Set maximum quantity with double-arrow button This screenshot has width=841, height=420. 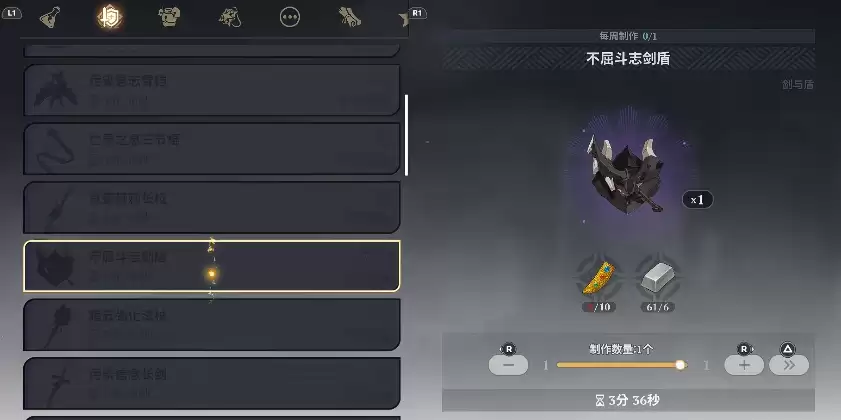point(788,365)
